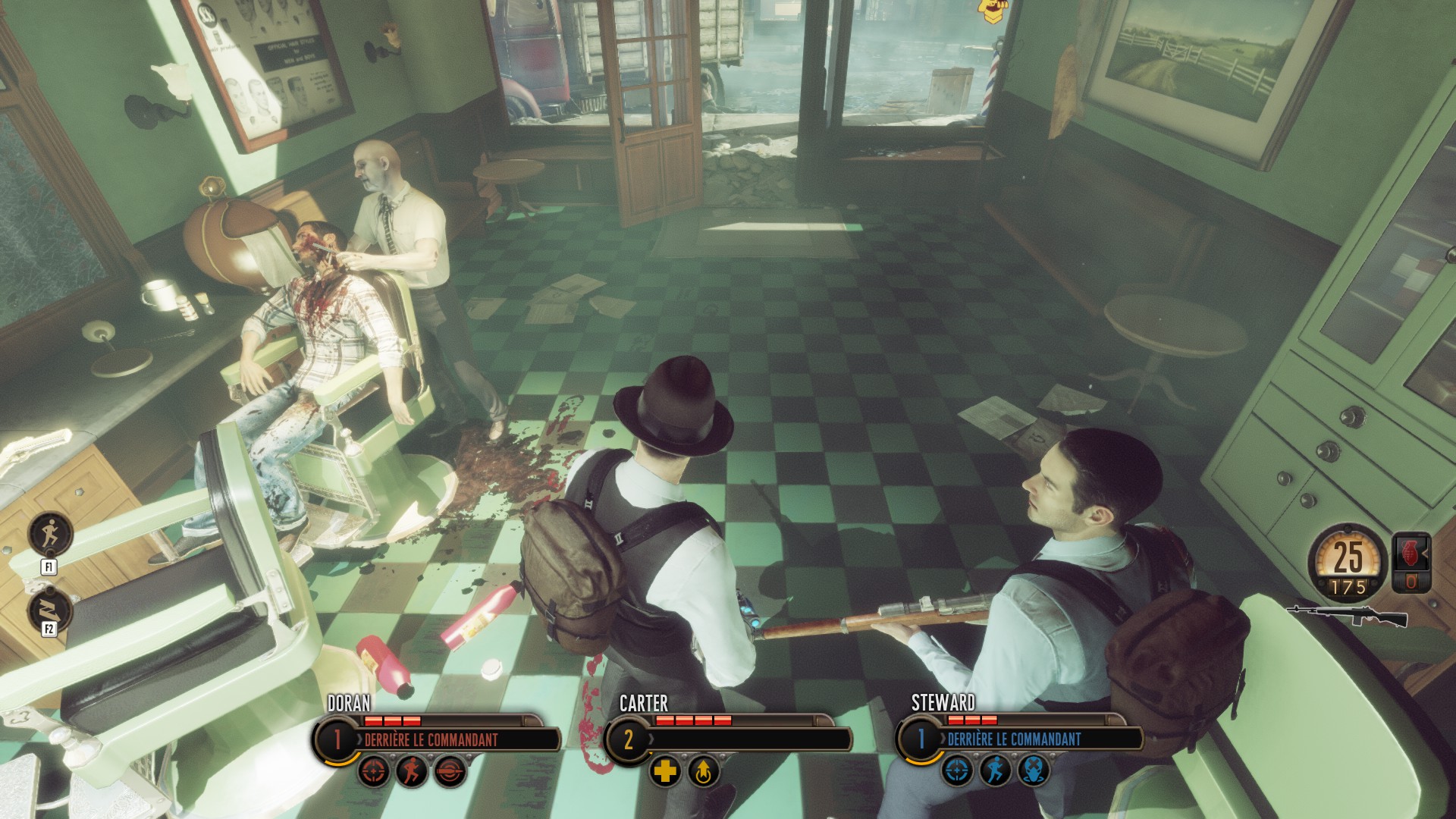
Task: Activate Steward's blue crosshair targeting ability
Action: pos(958,772)
